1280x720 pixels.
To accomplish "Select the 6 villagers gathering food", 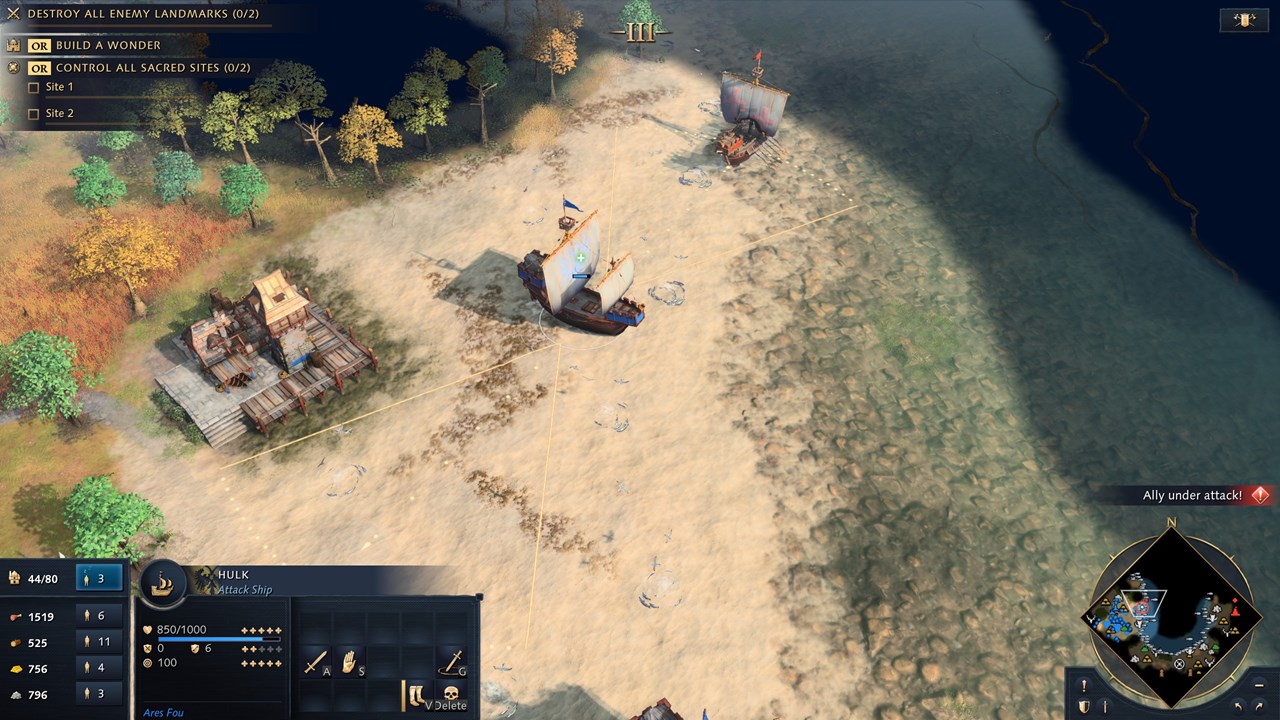I will pos(100,616).
